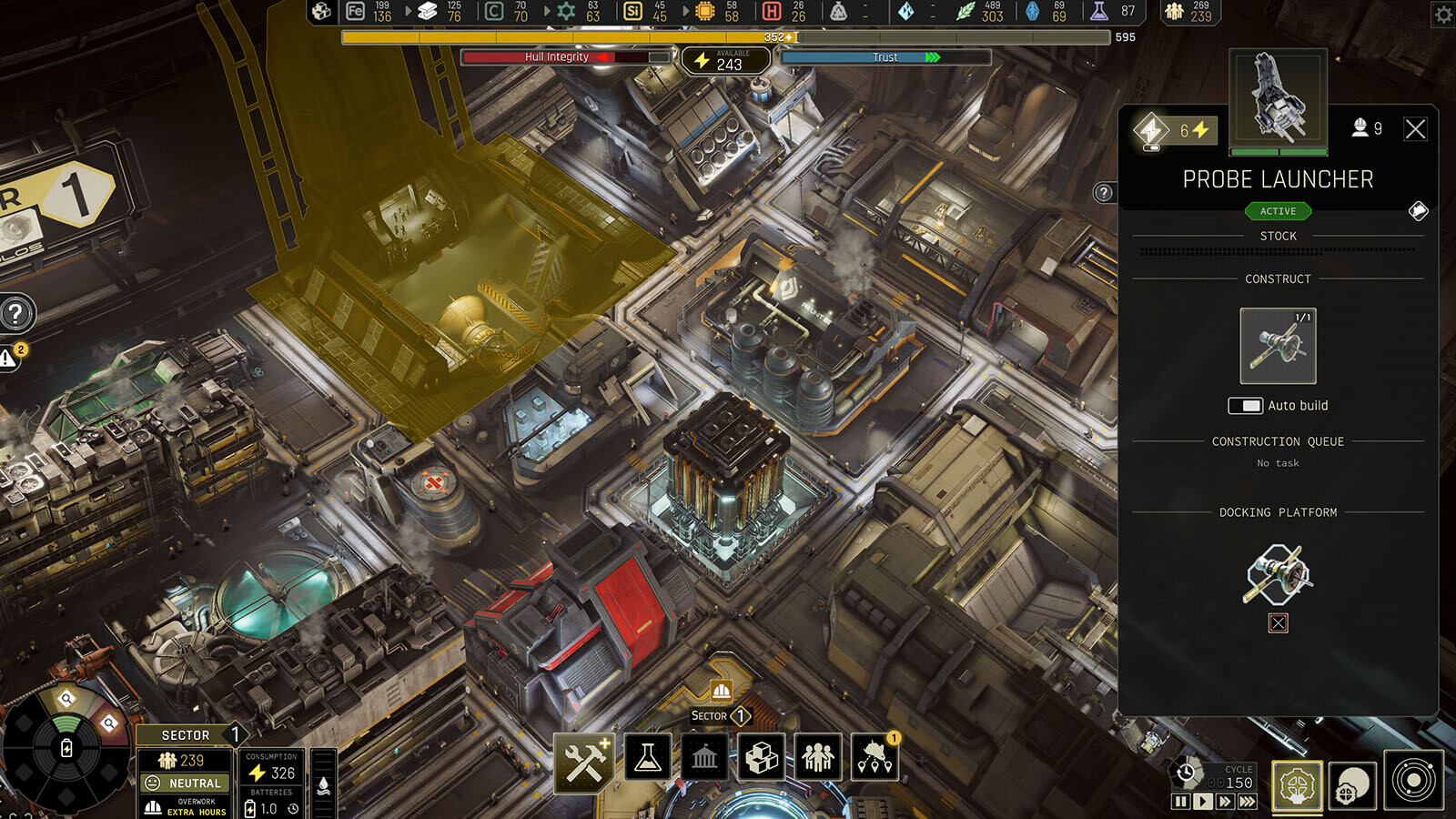Close the Probe Launcher panel
Image resolution: width=1456 pixels, height=819 pixels.
click(1415, 129)
